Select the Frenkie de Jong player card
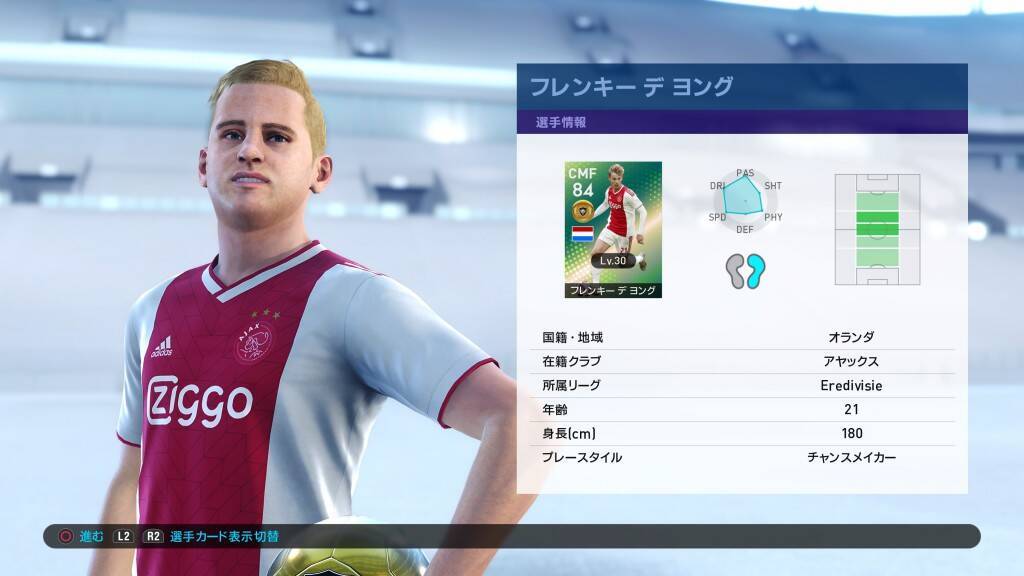The width and height of the screenshot is (1024, 576). tap(612, 229)
